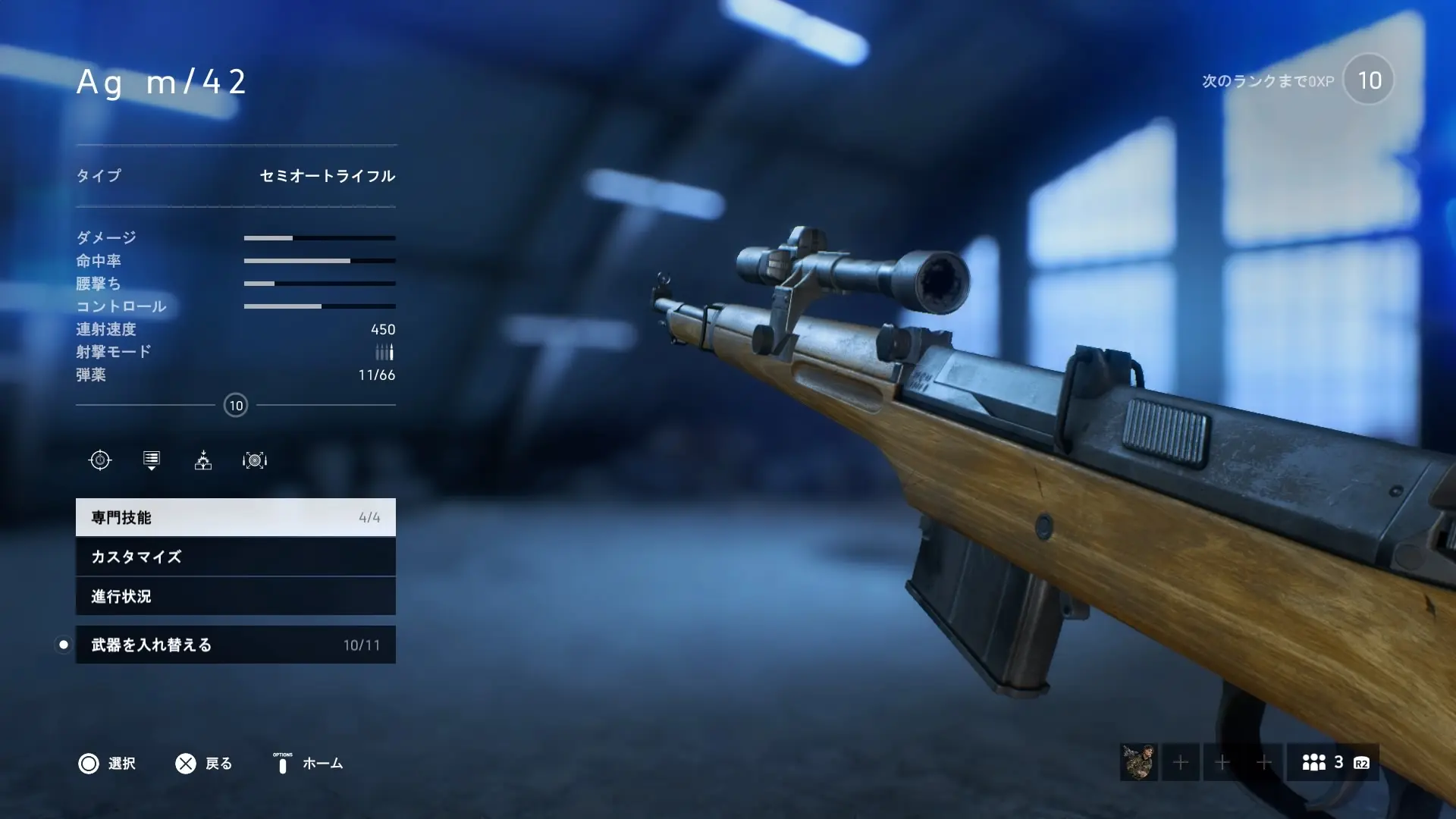Viewport: 1456px width, 819px height.
Task: Select the hip-fire crosshair stat icon
Action: (101, 460)
